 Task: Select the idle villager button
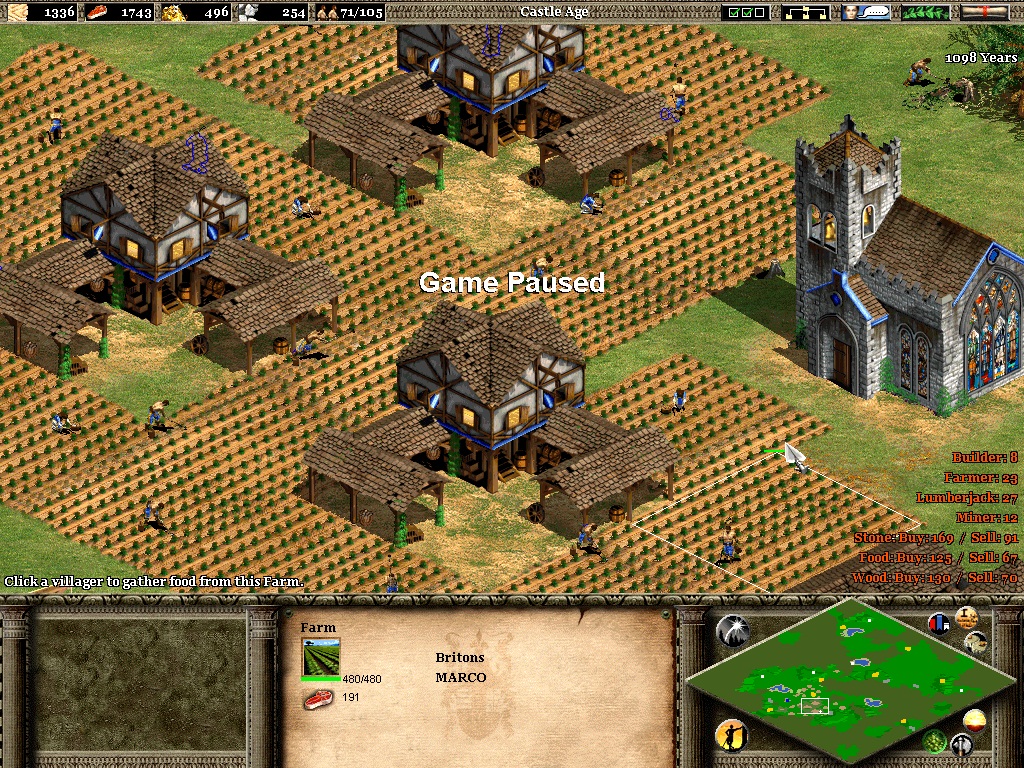(x=732, y=737)
